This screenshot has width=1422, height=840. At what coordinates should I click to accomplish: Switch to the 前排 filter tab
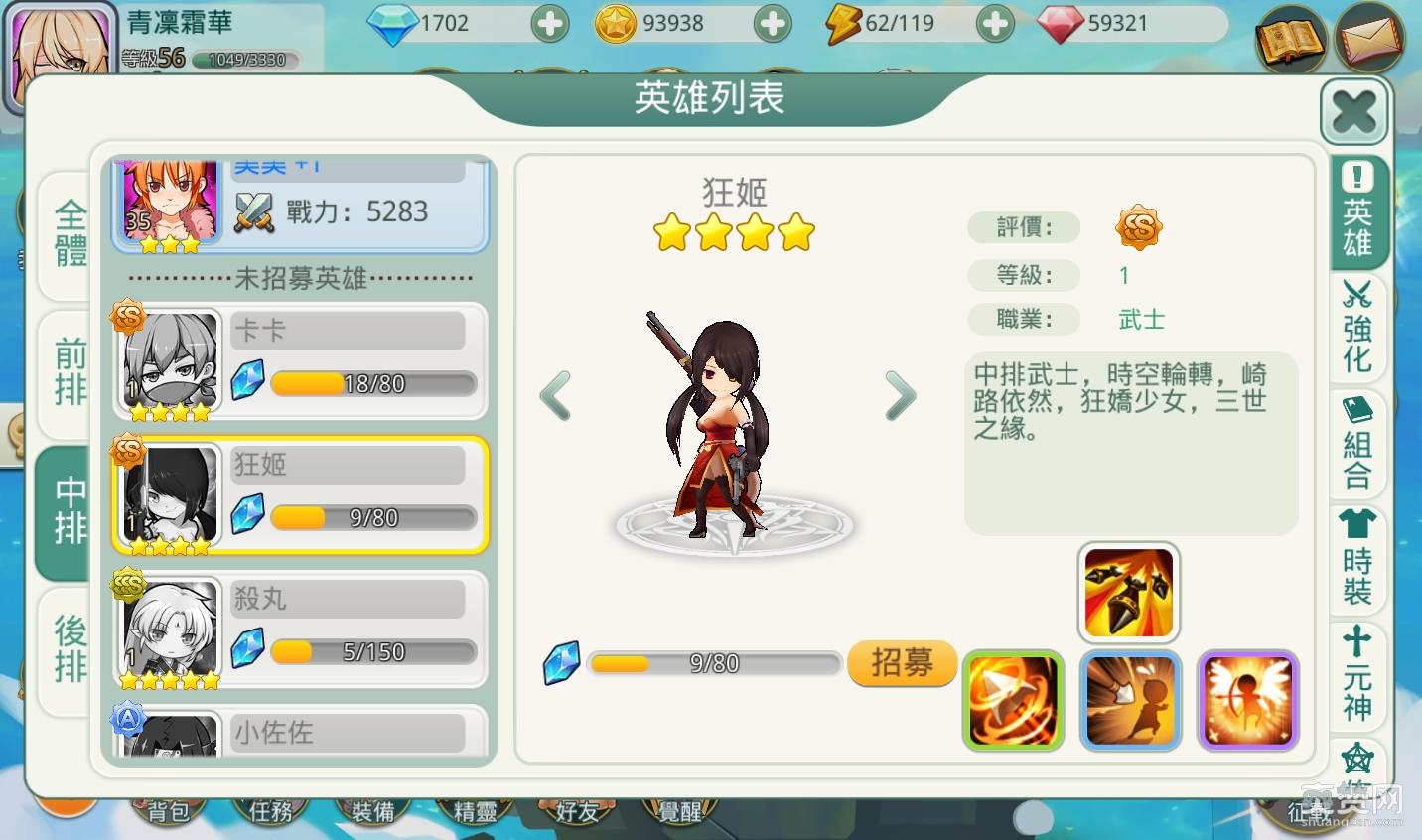point(70,371)
